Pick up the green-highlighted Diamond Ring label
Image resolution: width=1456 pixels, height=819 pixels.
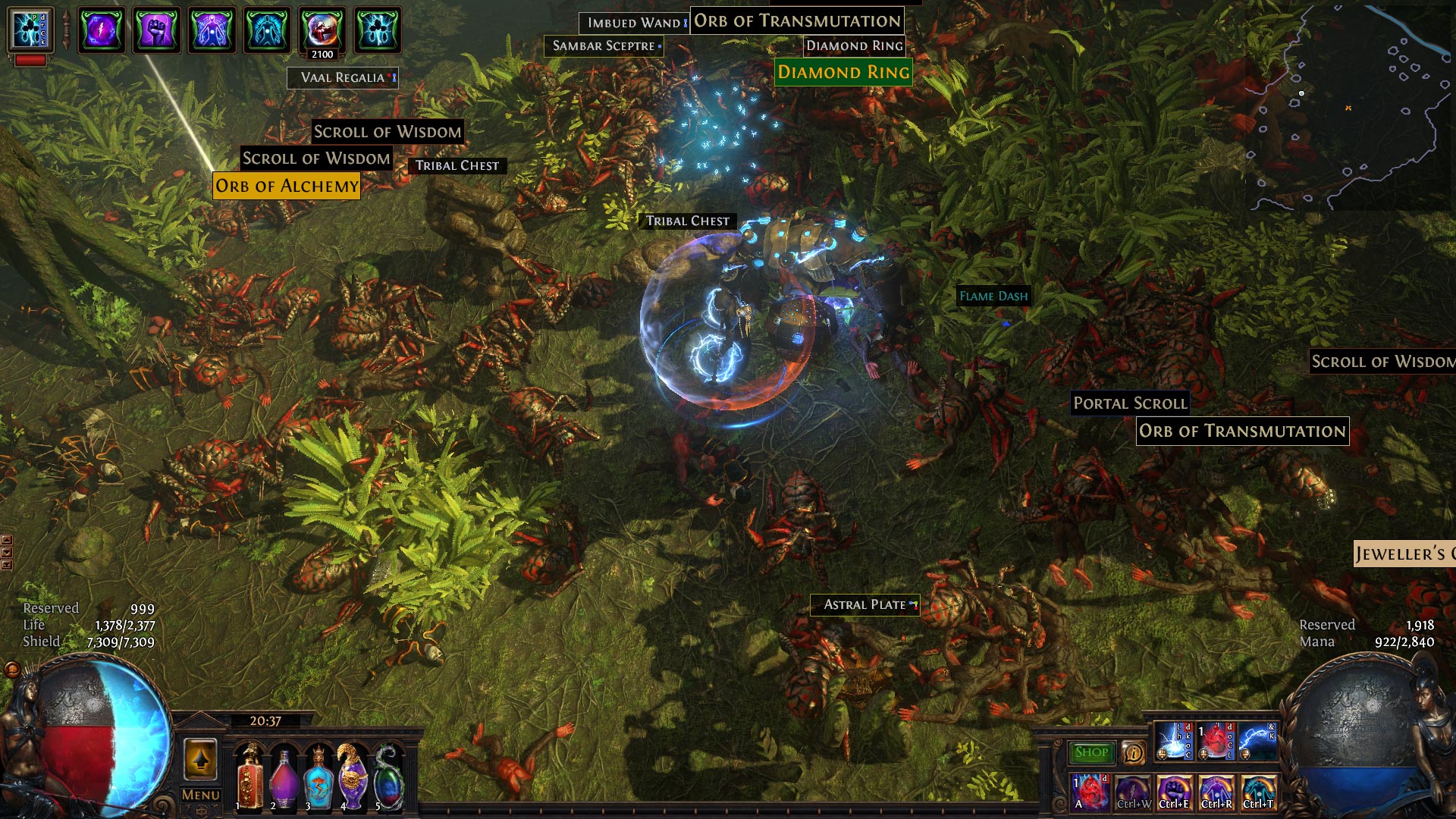pos(843,72)
